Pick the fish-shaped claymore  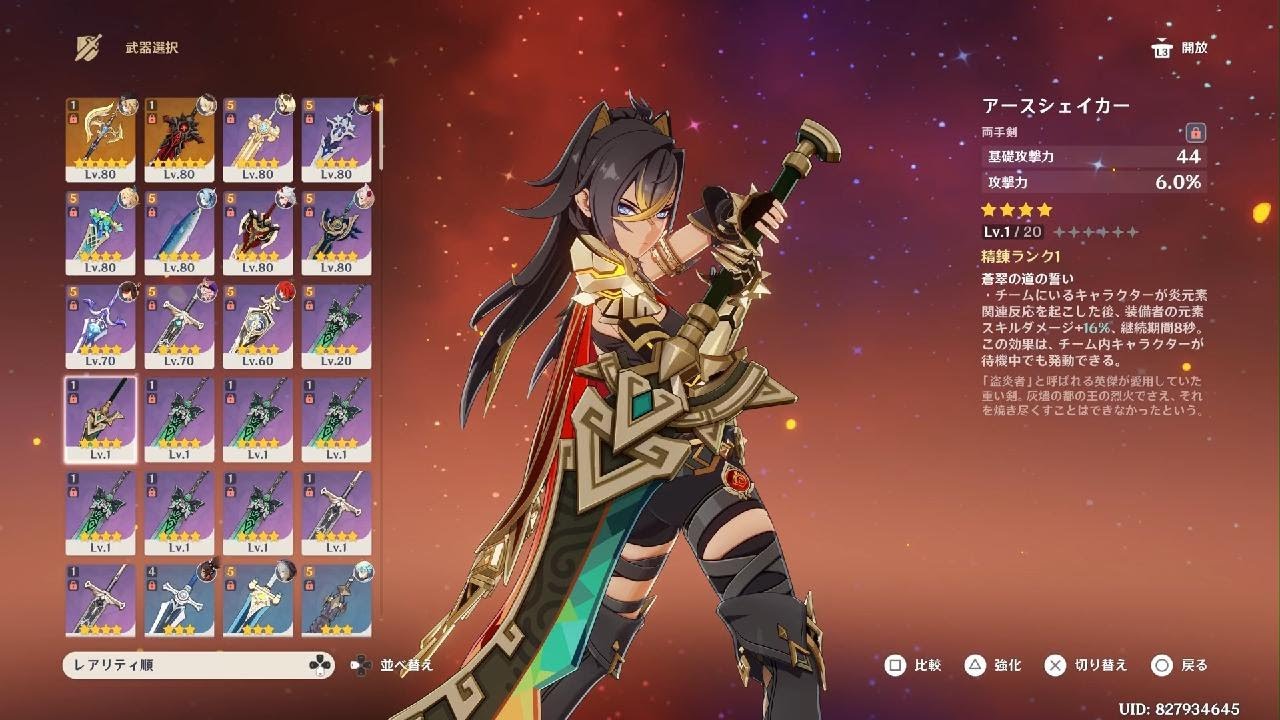(x=179, y=232)
